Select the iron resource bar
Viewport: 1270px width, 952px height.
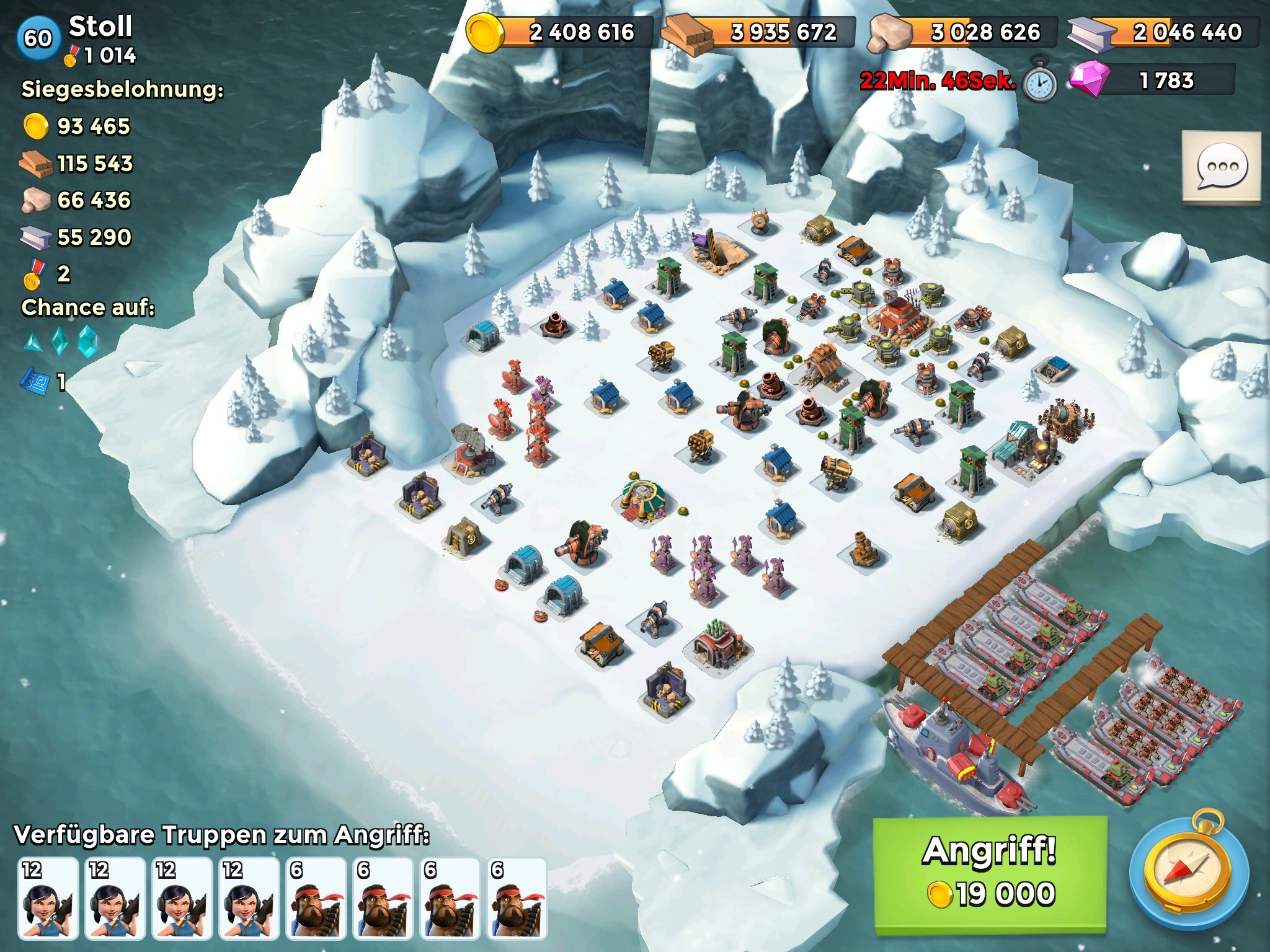coord(1163,32)
